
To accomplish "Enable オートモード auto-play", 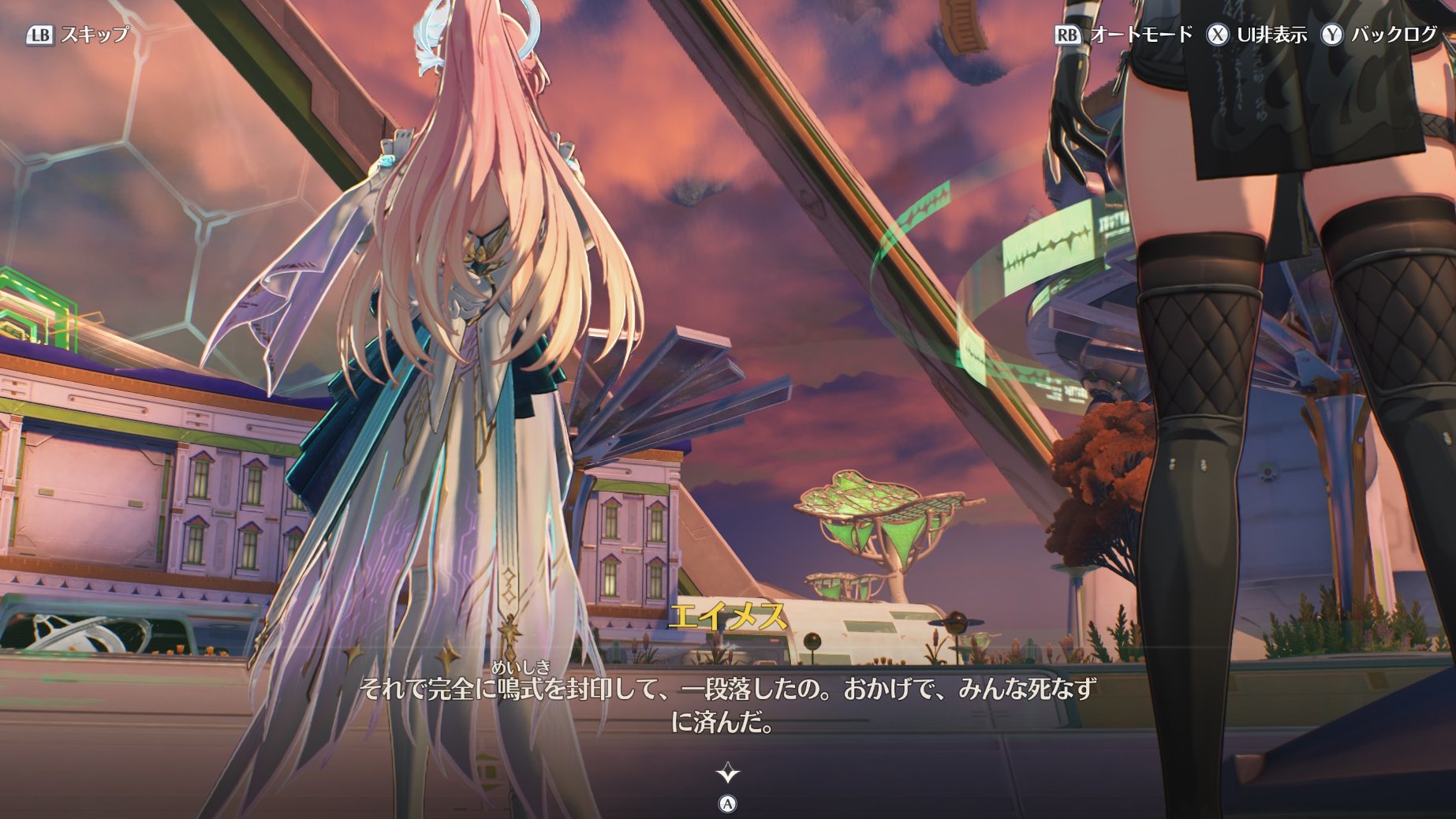I will tap(1124, 35).
